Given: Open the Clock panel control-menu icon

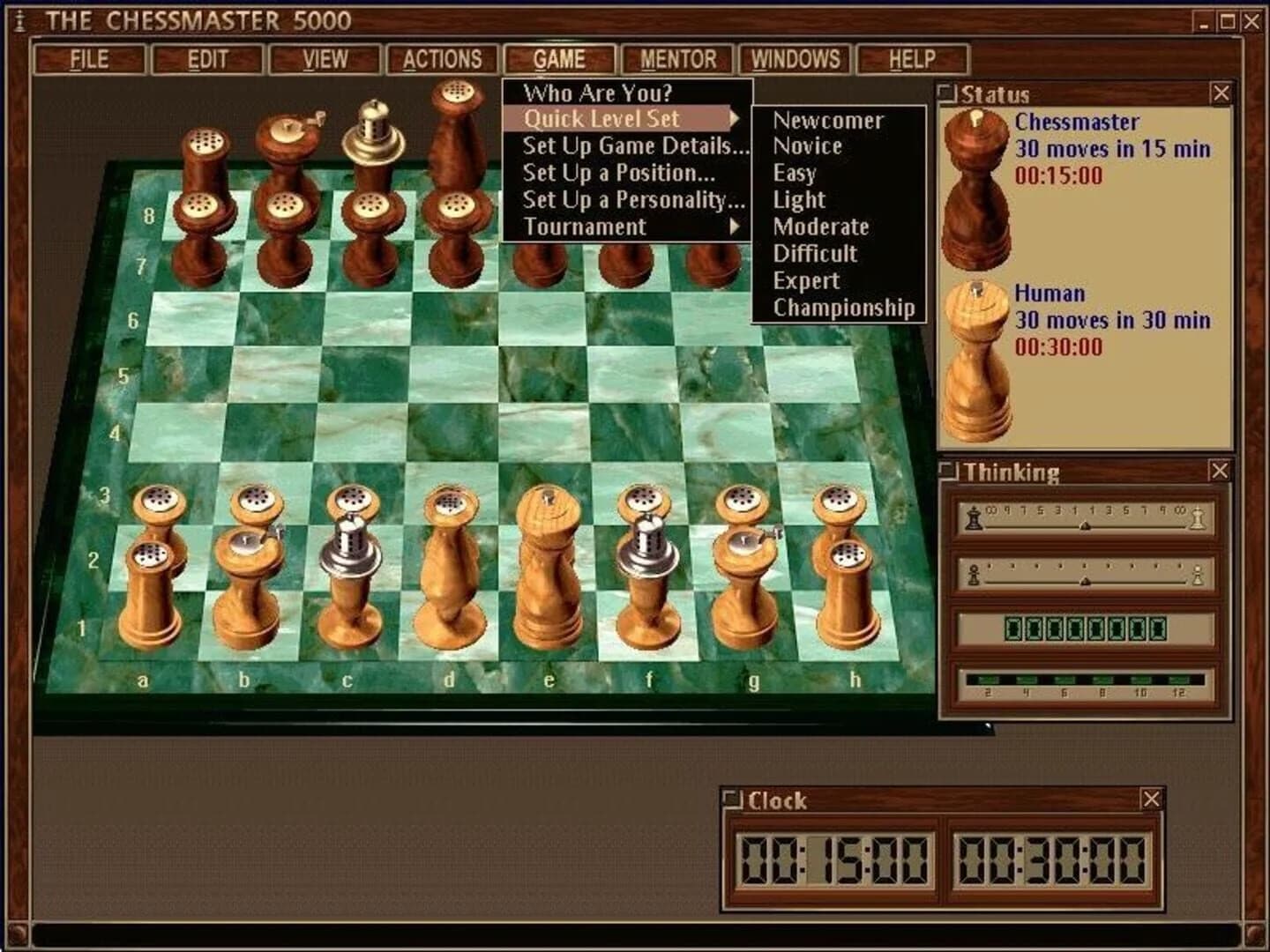Looking at the screenshot, I should pyautogui.click(x=731, y=799).
